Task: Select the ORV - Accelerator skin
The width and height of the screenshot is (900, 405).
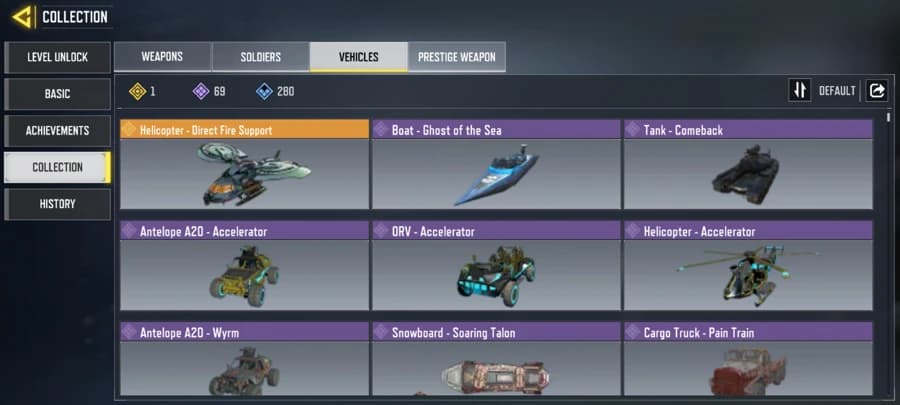Action: tap(496, 266)
